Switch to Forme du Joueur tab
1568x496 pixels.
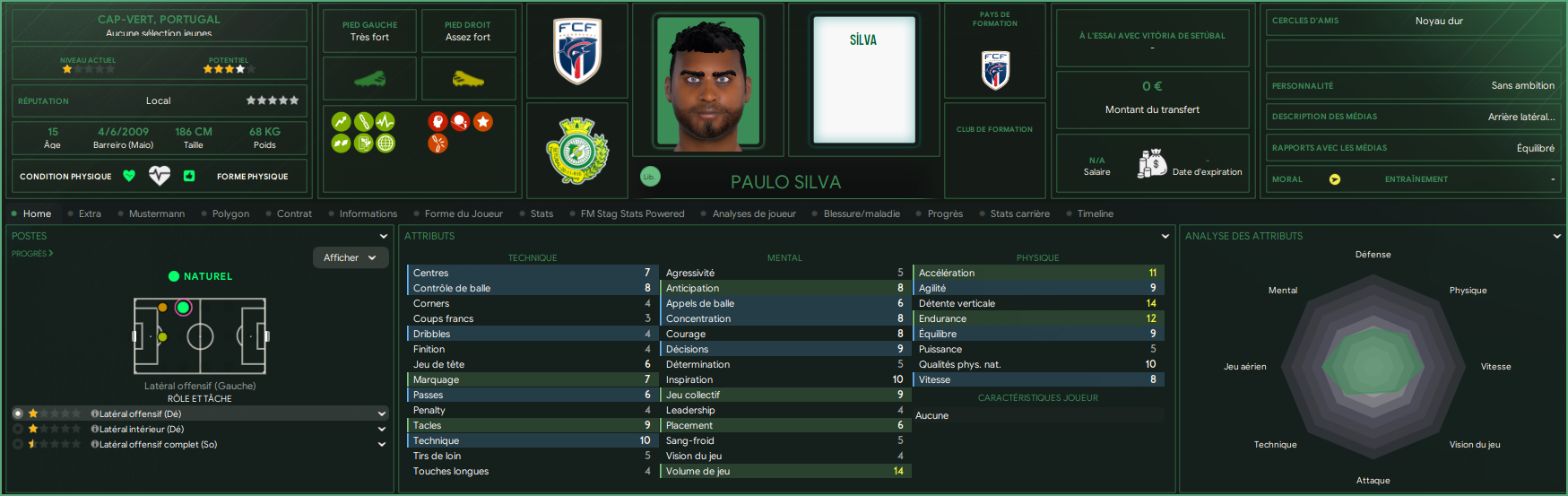point(463,213)
